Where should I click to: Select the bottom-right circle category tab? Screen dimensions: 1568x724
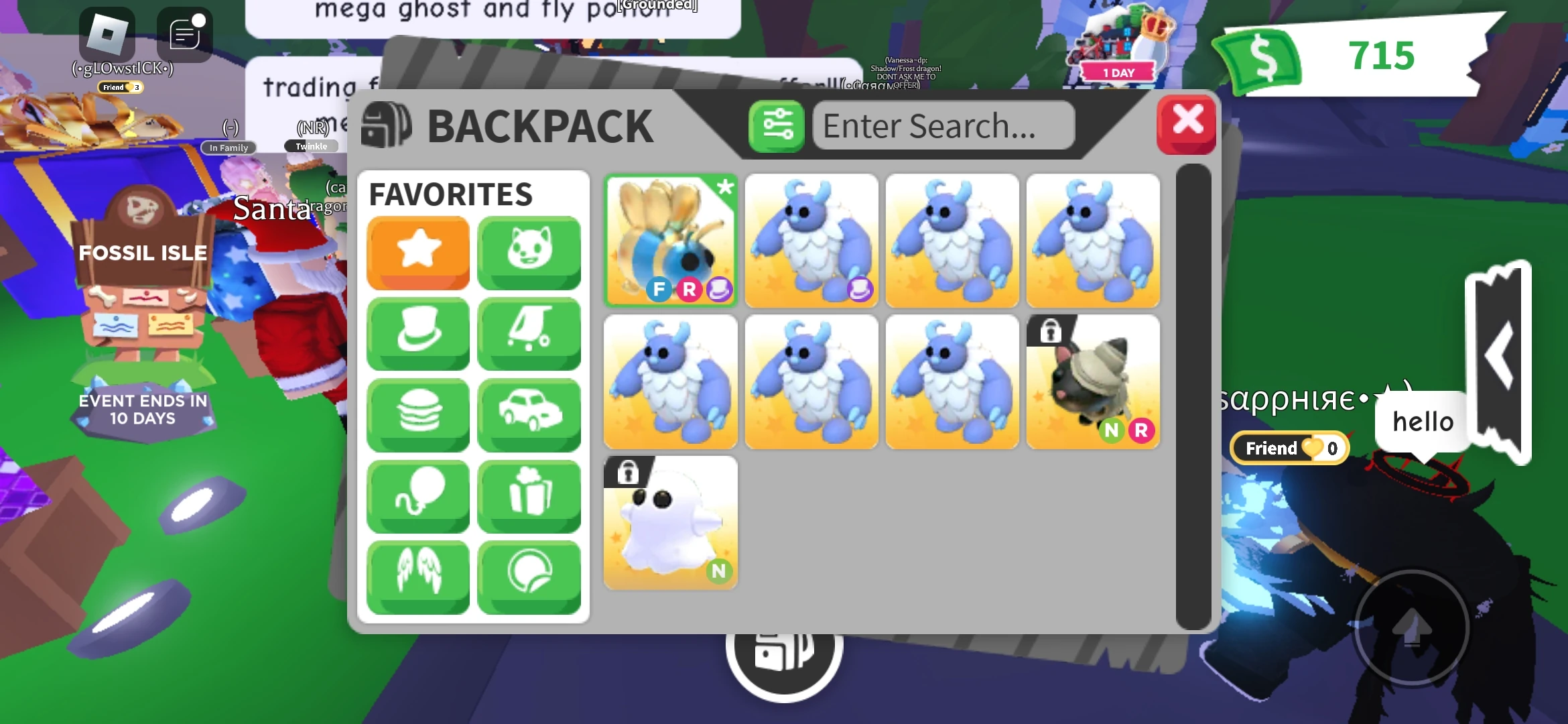529,577
